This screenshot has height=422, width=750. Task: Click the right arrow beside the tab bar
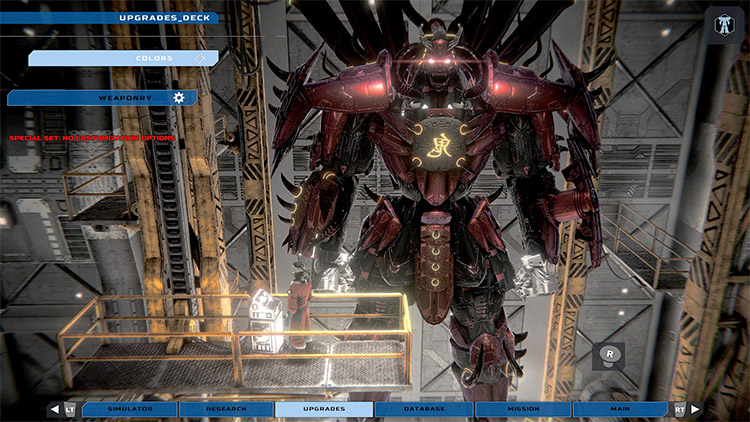[x=696, y=409]
